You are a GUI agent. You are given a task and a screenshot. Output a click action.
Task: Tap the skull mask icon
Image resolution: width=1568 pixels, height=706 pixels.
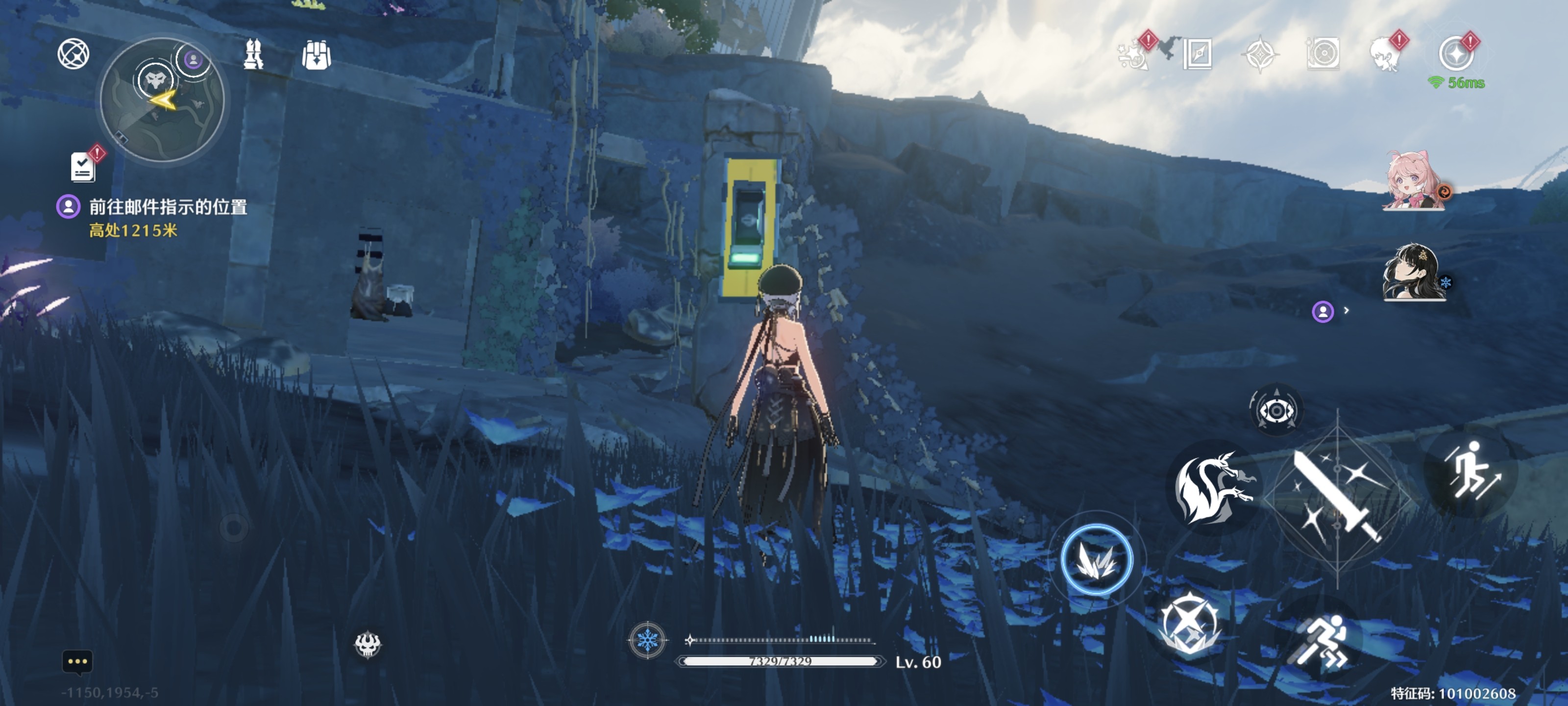tap(367, 645)
